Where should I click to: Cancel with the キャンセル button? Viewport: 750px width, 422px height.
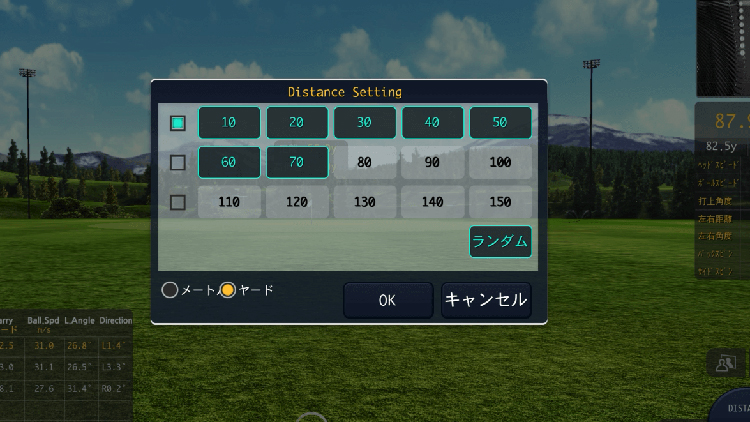pos(485,299)
